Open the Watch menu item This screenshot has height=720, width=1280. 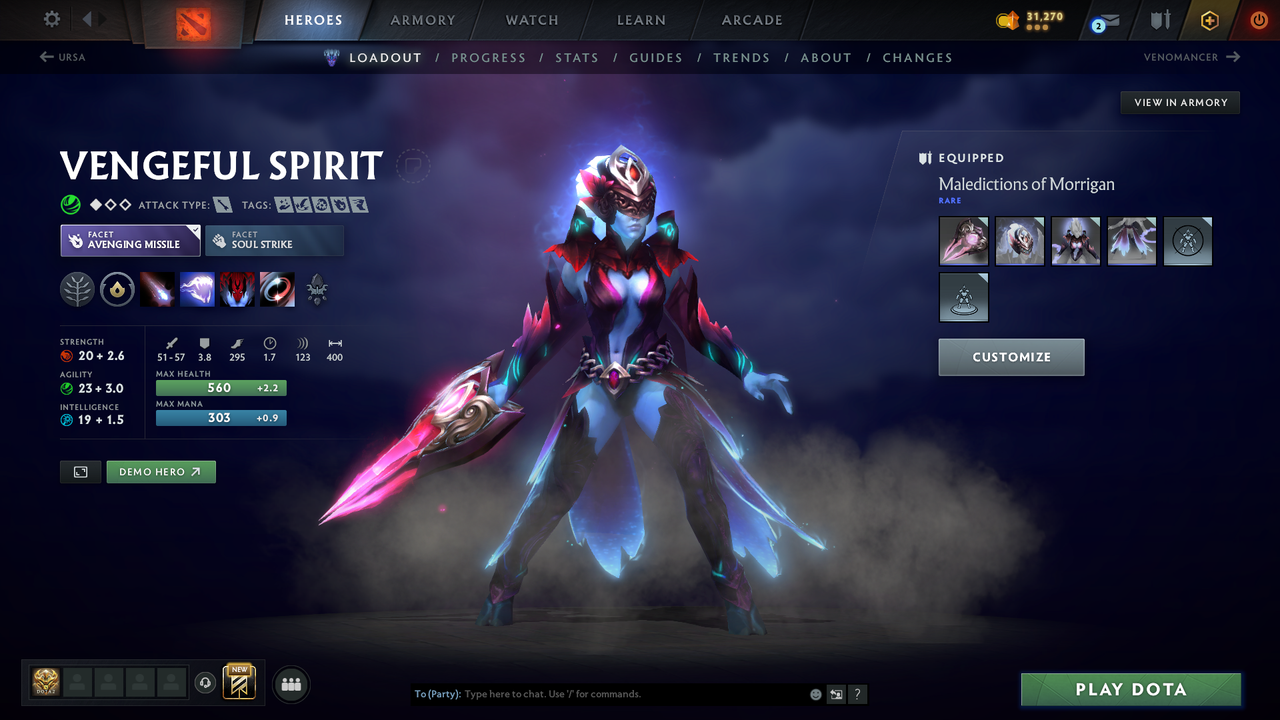tap(531, 20)
